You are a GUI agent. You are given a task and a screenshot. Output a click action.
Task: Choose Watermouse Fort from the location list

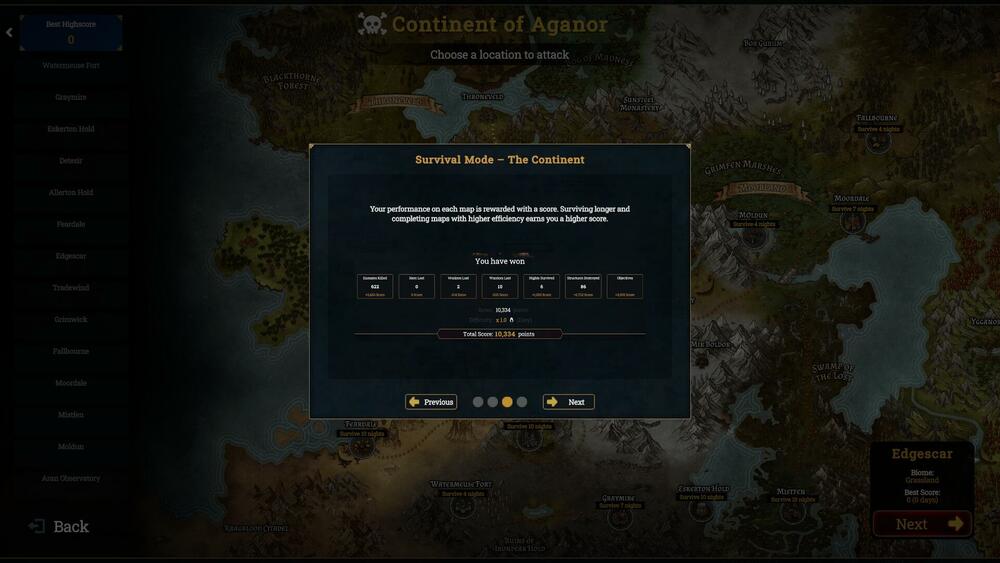71,66
